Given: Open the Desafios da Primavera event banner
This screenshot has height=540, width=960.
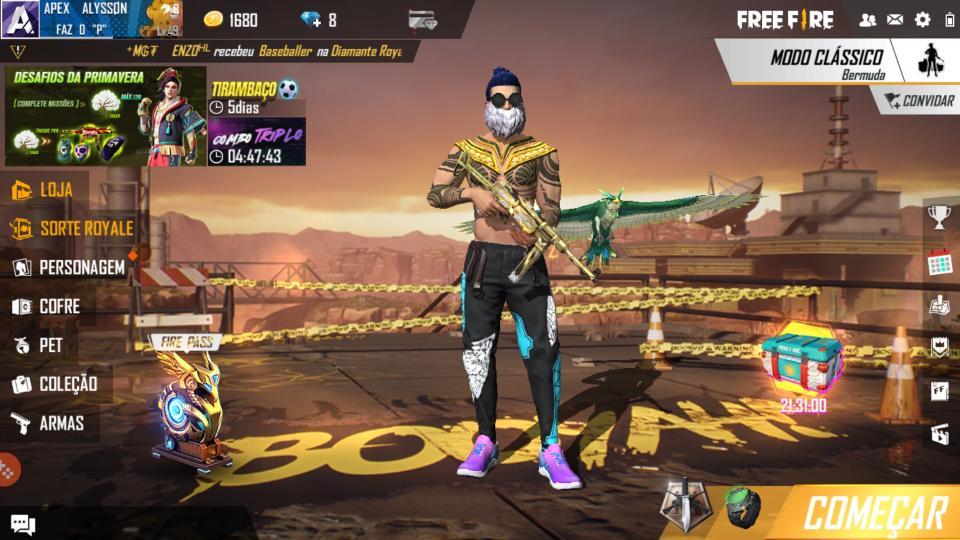Looking at the screenshot, I should coord(105,116).
